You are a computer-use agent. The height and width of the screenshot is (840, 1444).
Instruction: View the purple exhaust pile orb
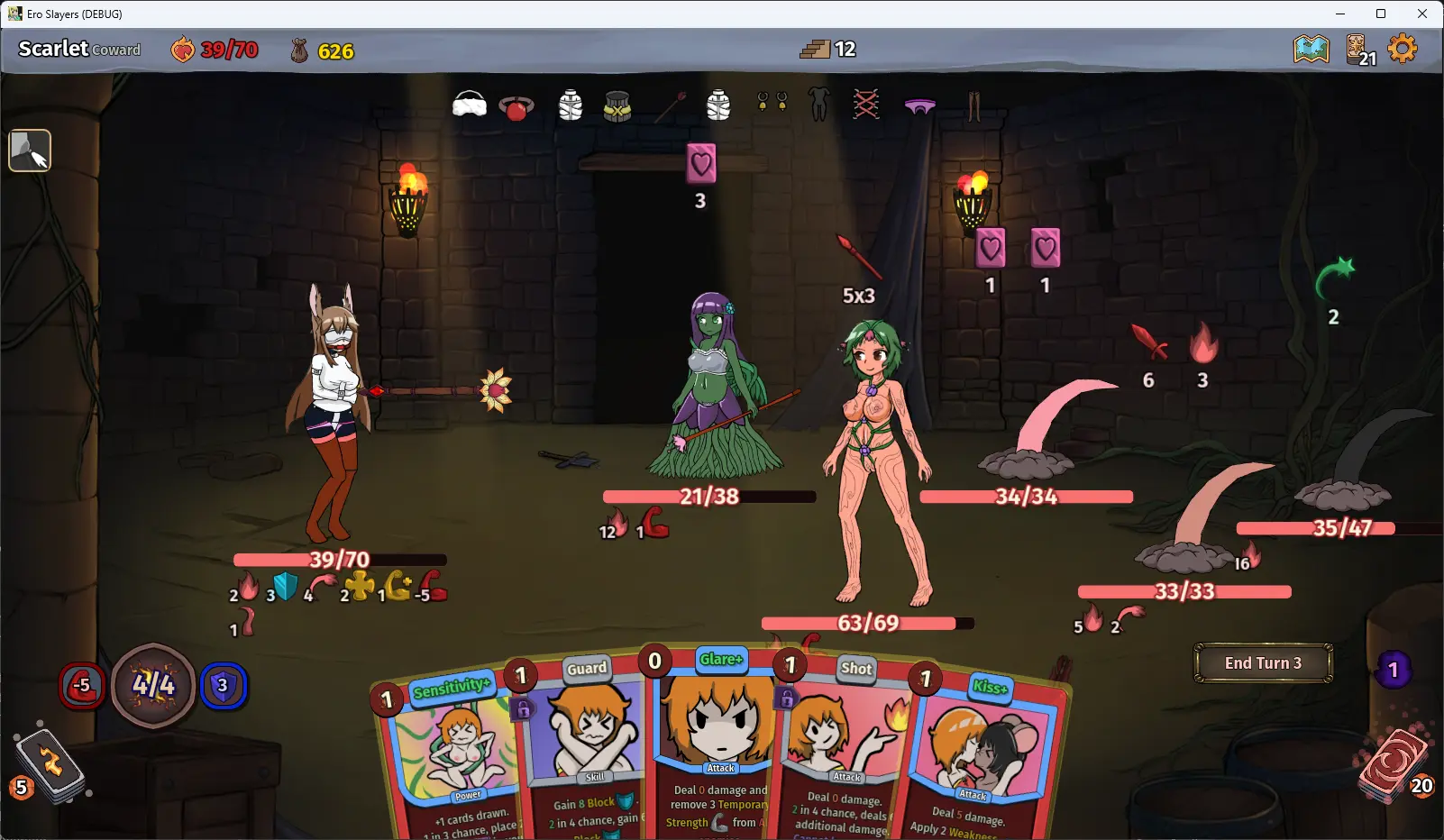click(x=1393, y=670)
